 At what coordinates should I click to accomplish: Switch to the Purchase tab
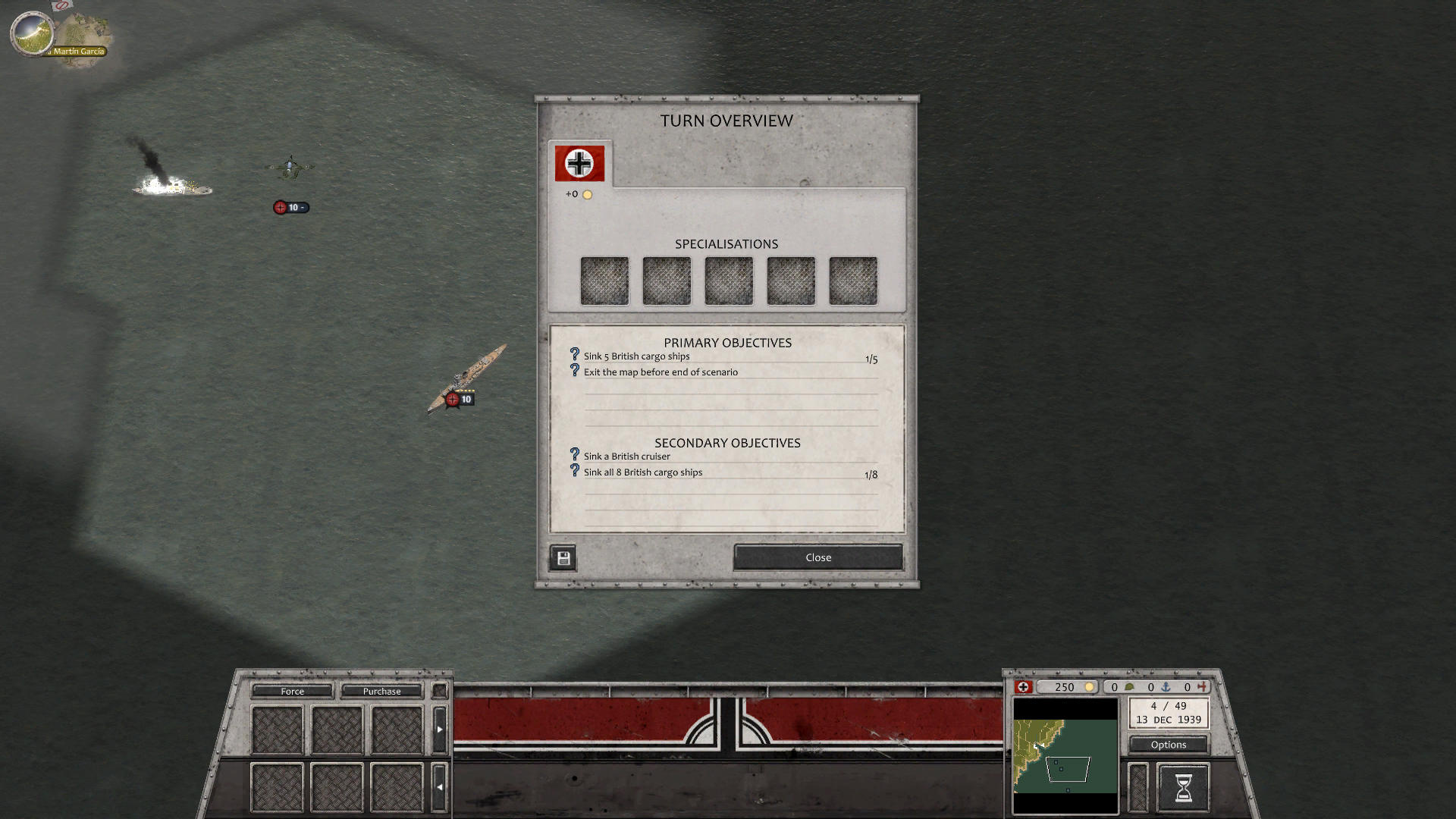[x=381, y=691]
